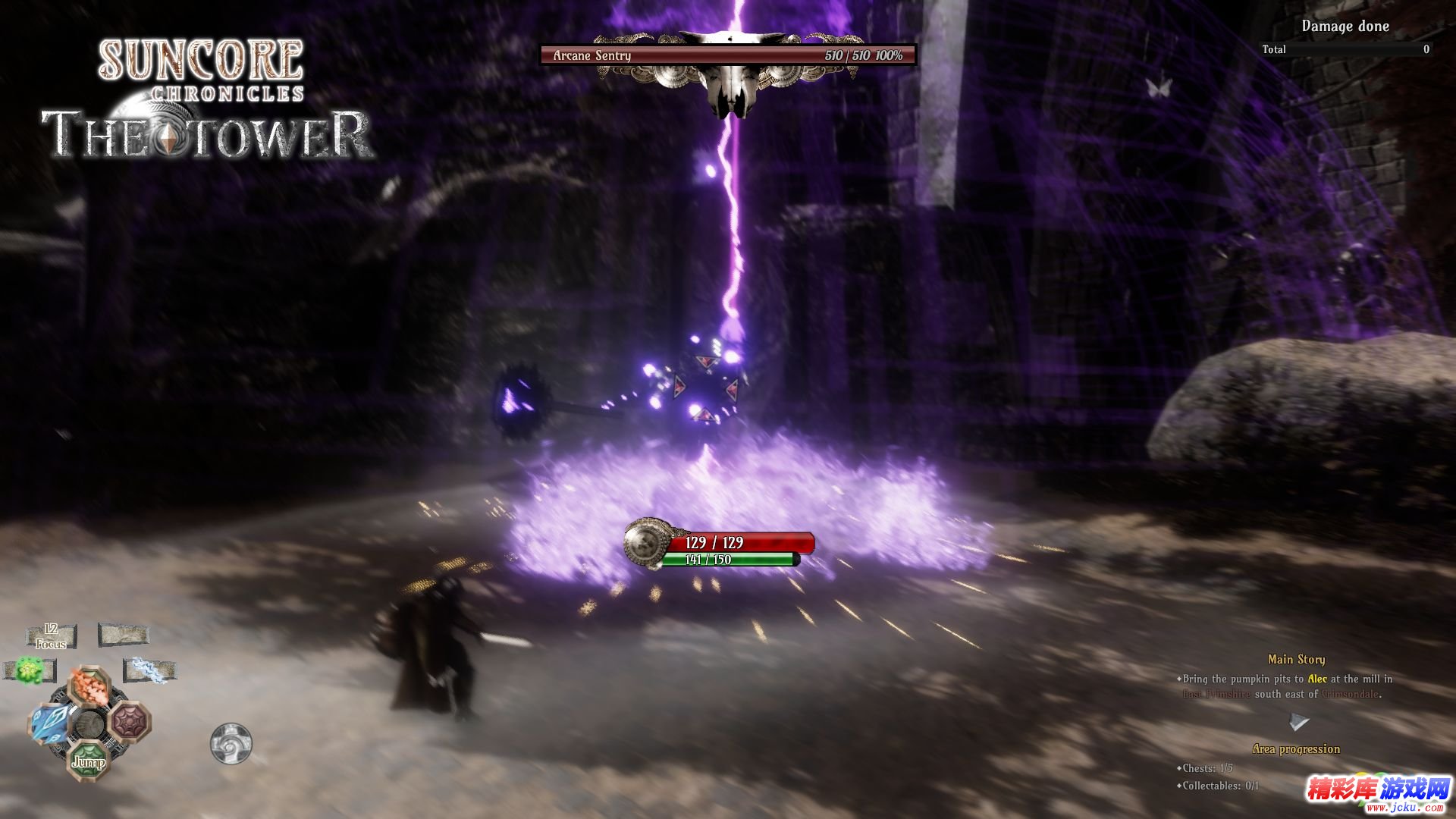Screen dimensions: 1456x819
Task: Click the quest direction arrow marker
Action: click(x=1298, y=721)
